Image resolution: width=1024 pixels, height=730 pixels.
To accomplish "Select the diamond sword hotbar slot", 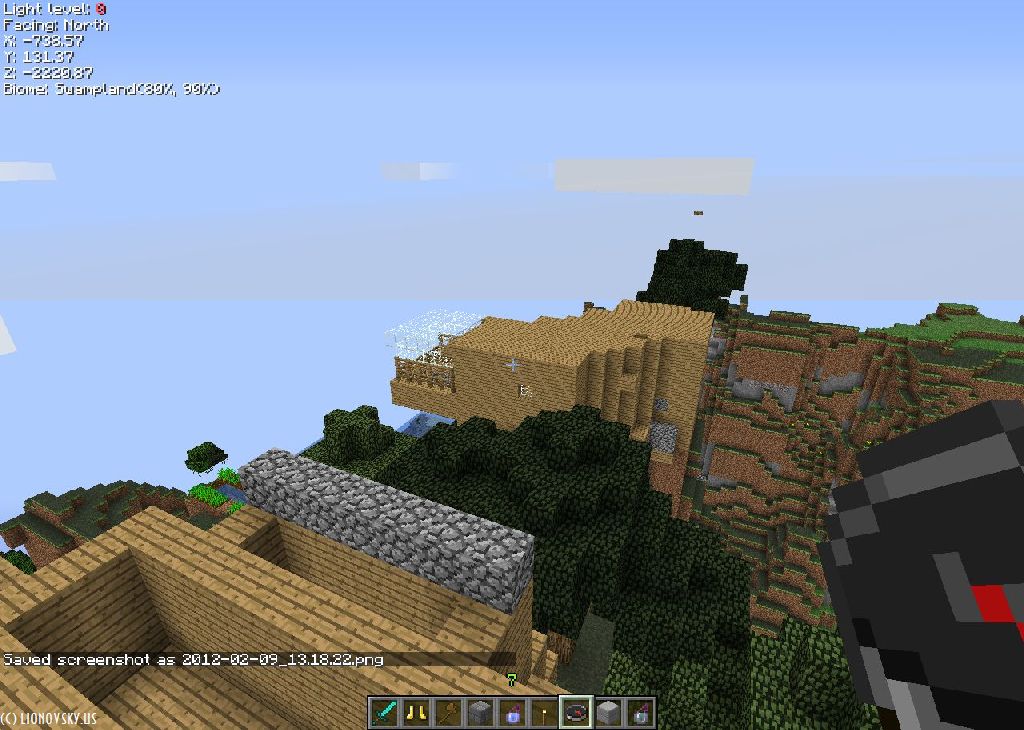I will pyautogui.click(x=385, y=713).
